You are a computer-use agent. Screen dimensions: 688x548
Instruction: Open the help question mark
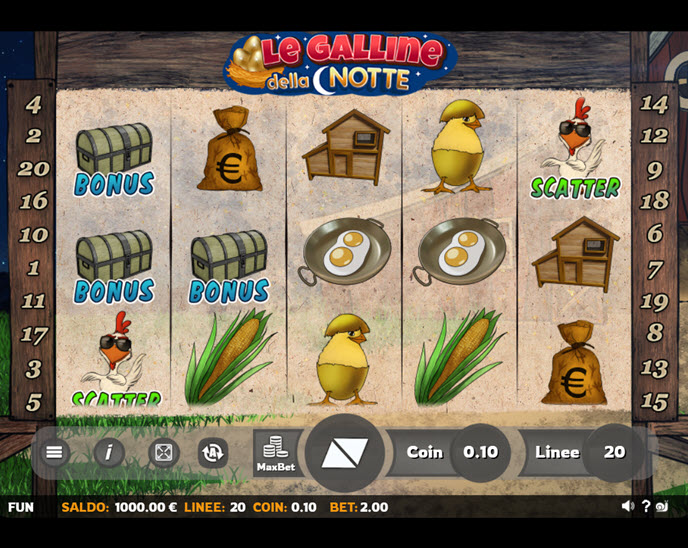coord(646,507)
